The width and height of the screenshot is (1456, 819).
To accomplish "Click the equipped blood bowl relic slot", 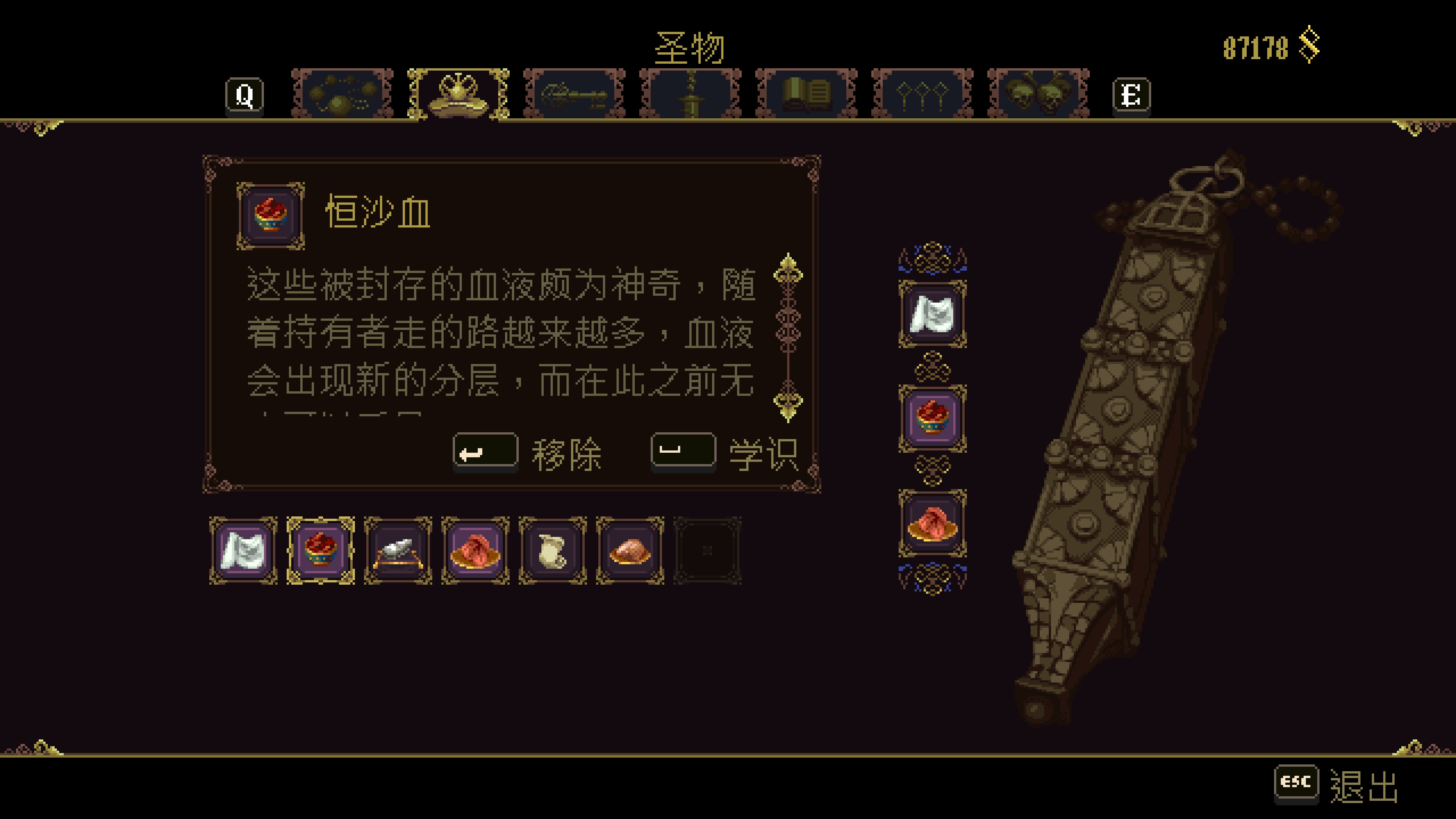I will (x=933, y=419).
